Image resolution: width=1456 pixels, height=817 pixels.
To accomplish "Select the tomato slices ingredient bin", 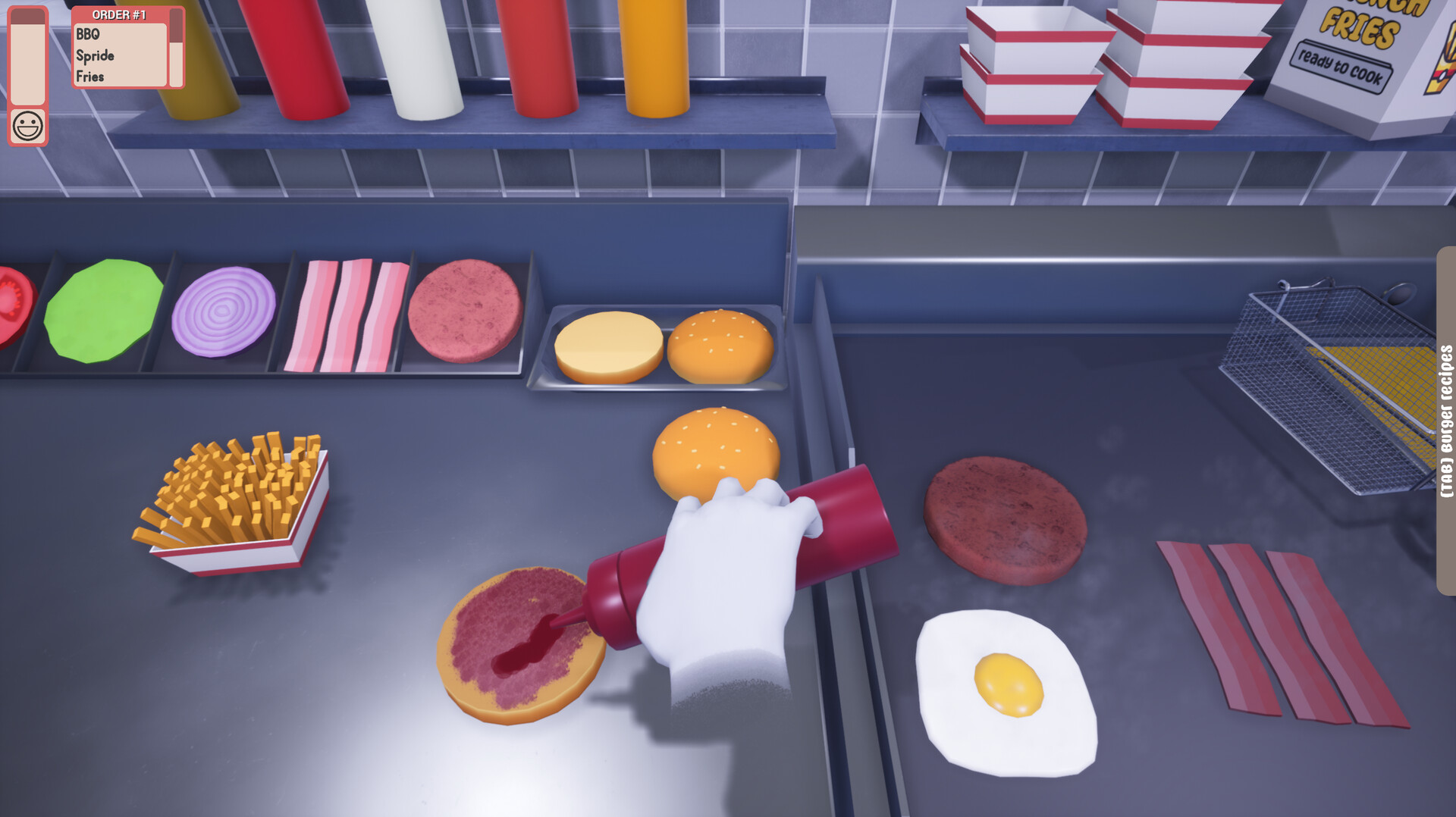I will [11, 303].
